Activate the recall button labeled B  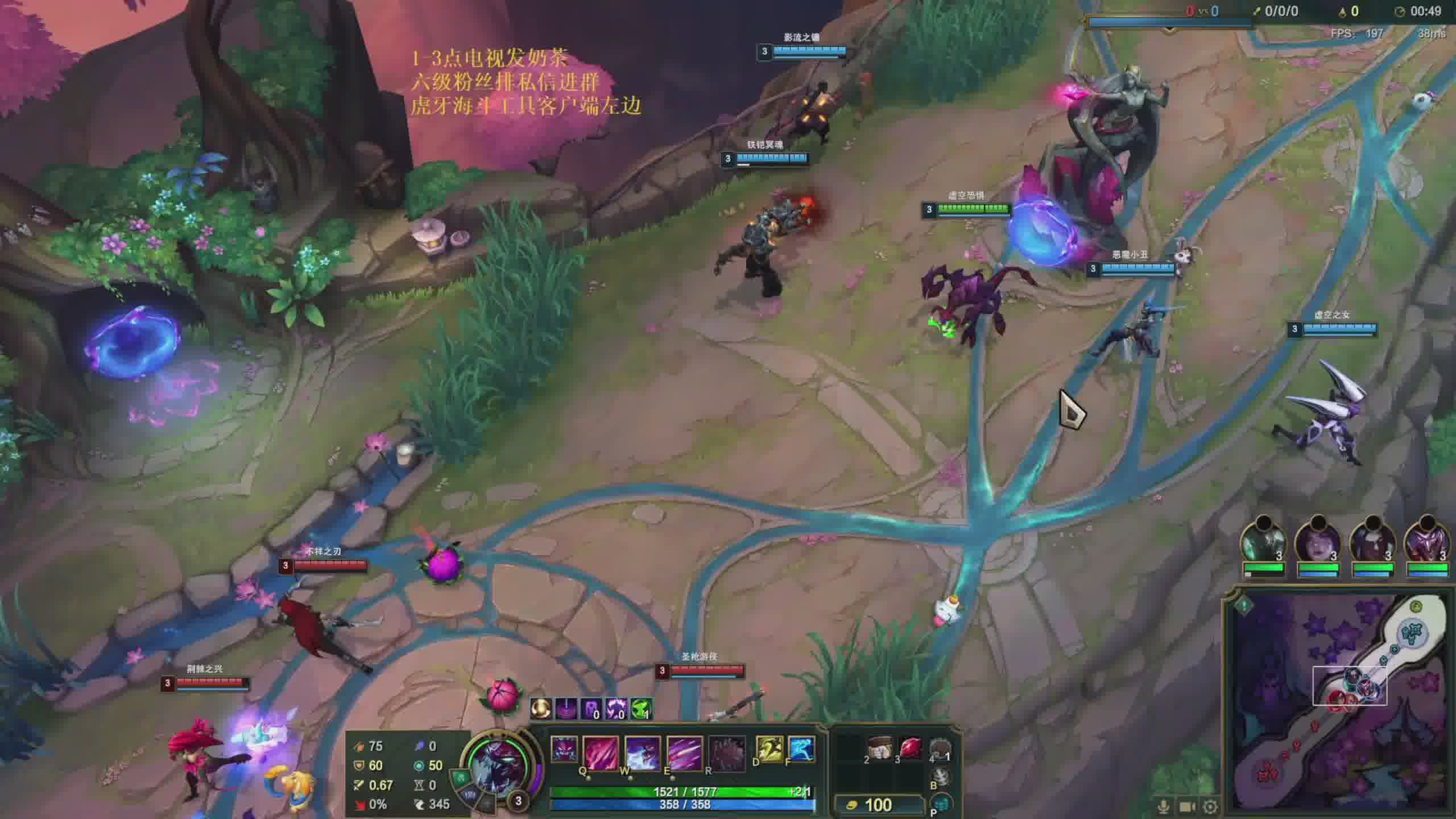coord(941,777)
